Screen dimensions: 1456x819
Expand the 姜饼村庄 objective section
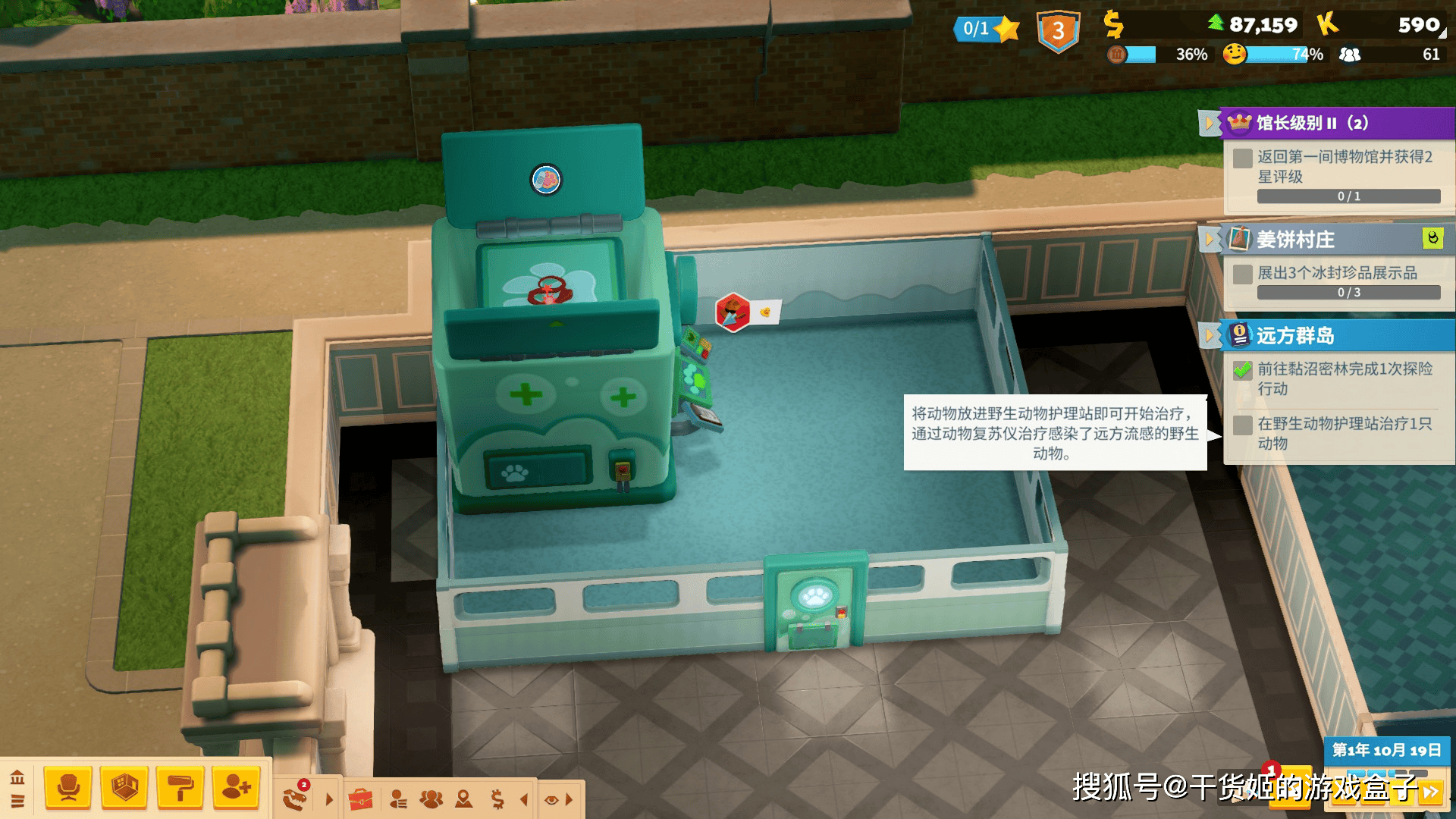pos(1209,237)
